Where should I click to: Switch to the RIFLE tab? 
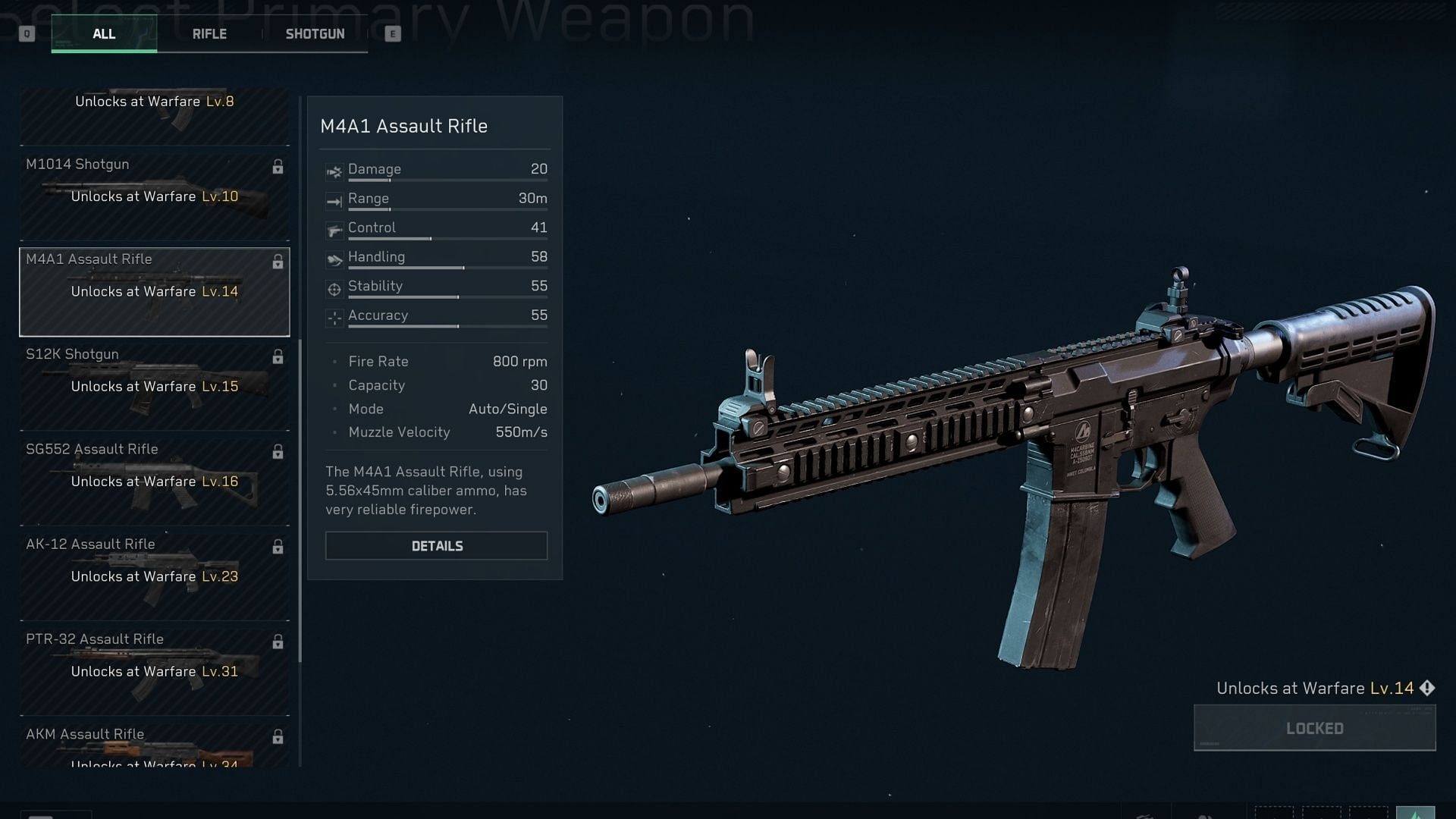[209, 33]
